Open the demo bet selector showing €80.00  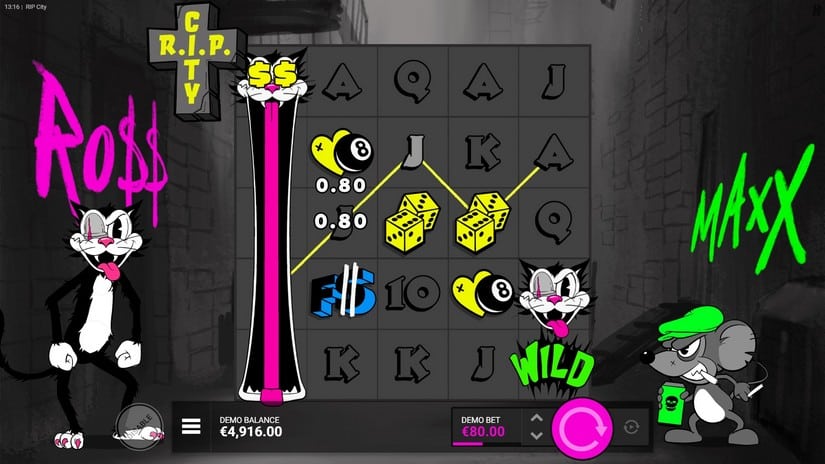pyautogui.click(x=485, y=427)
